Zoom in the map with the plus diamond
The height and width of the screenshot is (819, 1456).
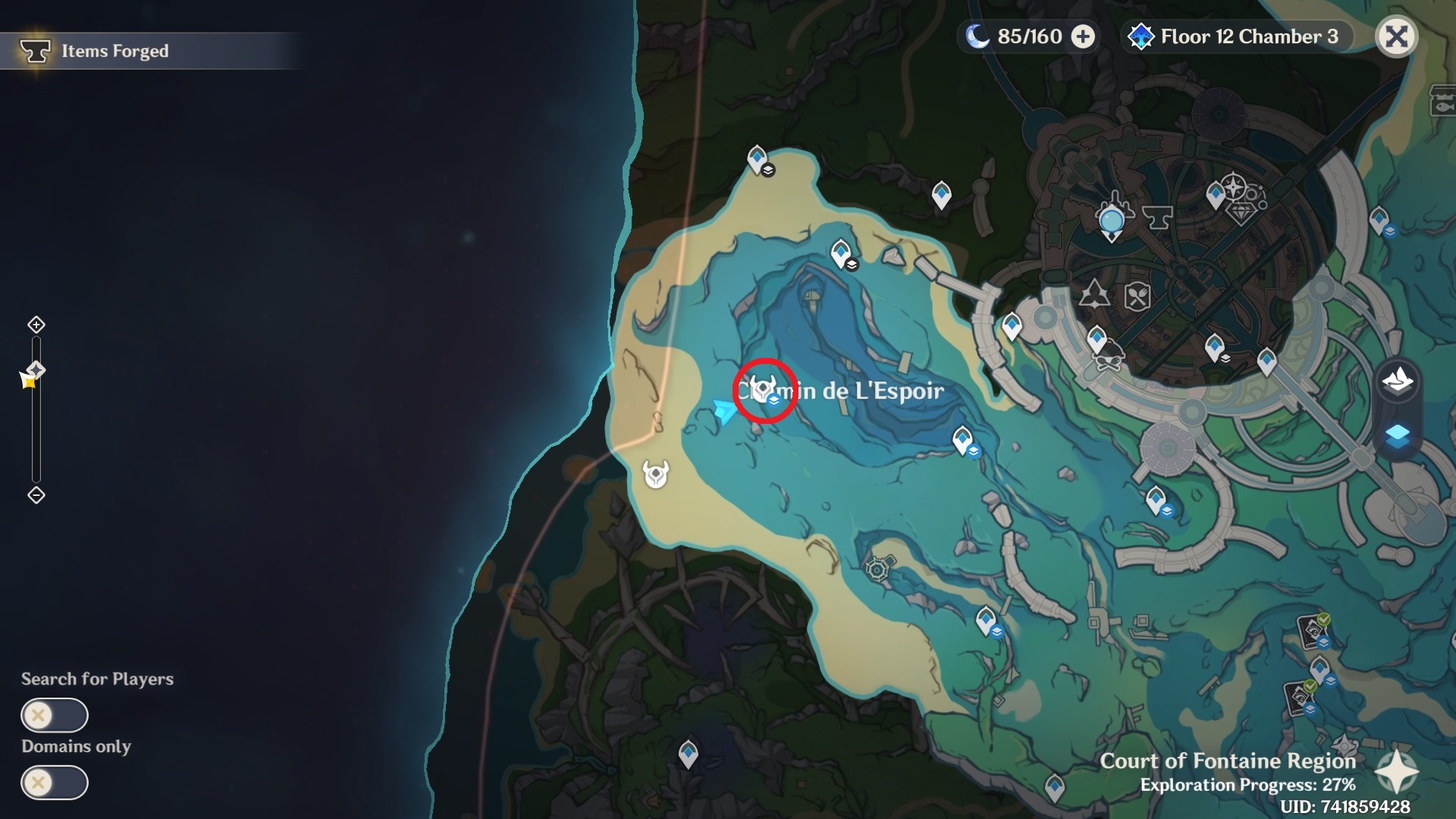point(36,325)
